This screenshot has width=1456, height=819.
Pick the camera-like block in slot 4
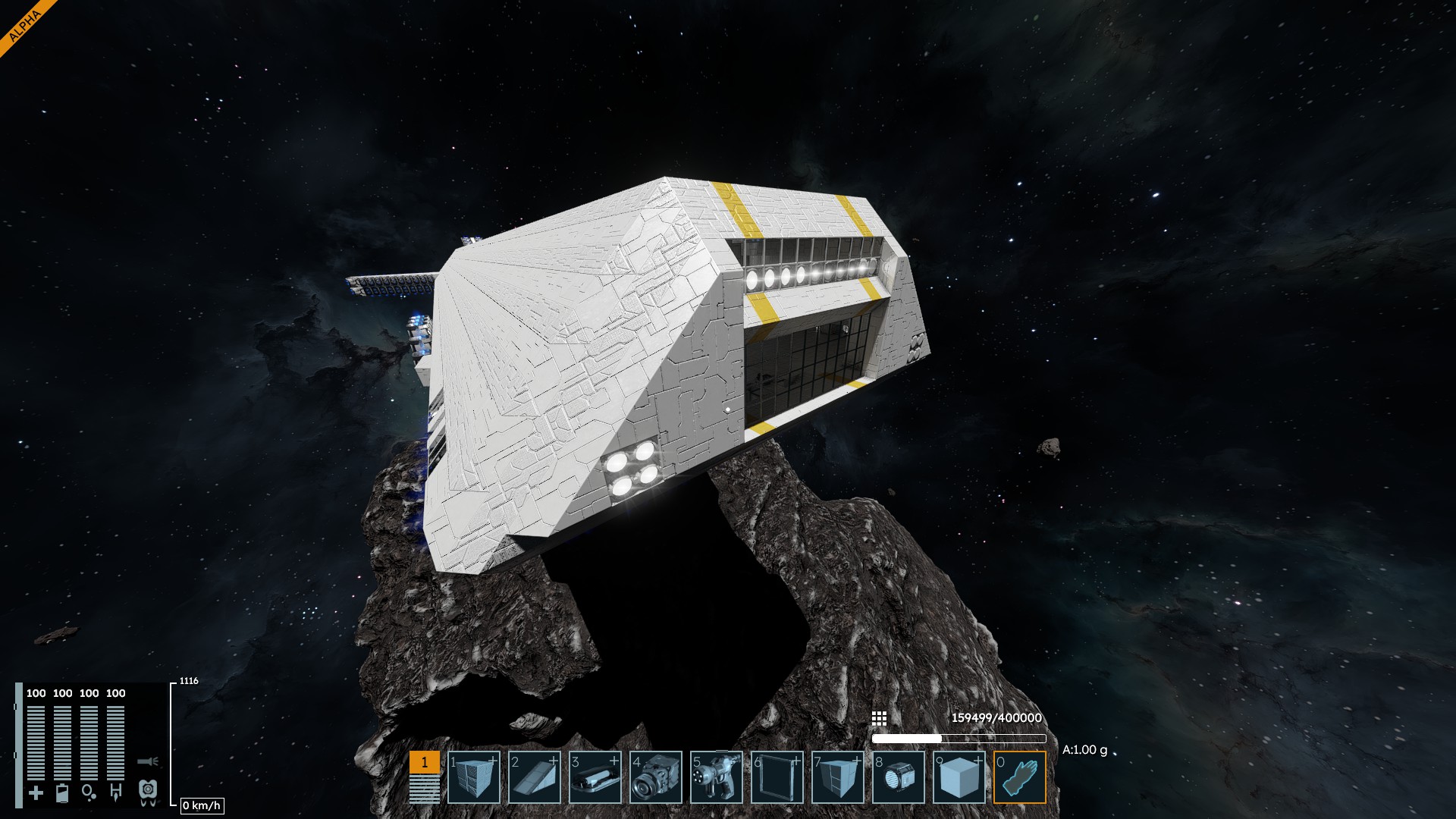[x=656, y=777]
